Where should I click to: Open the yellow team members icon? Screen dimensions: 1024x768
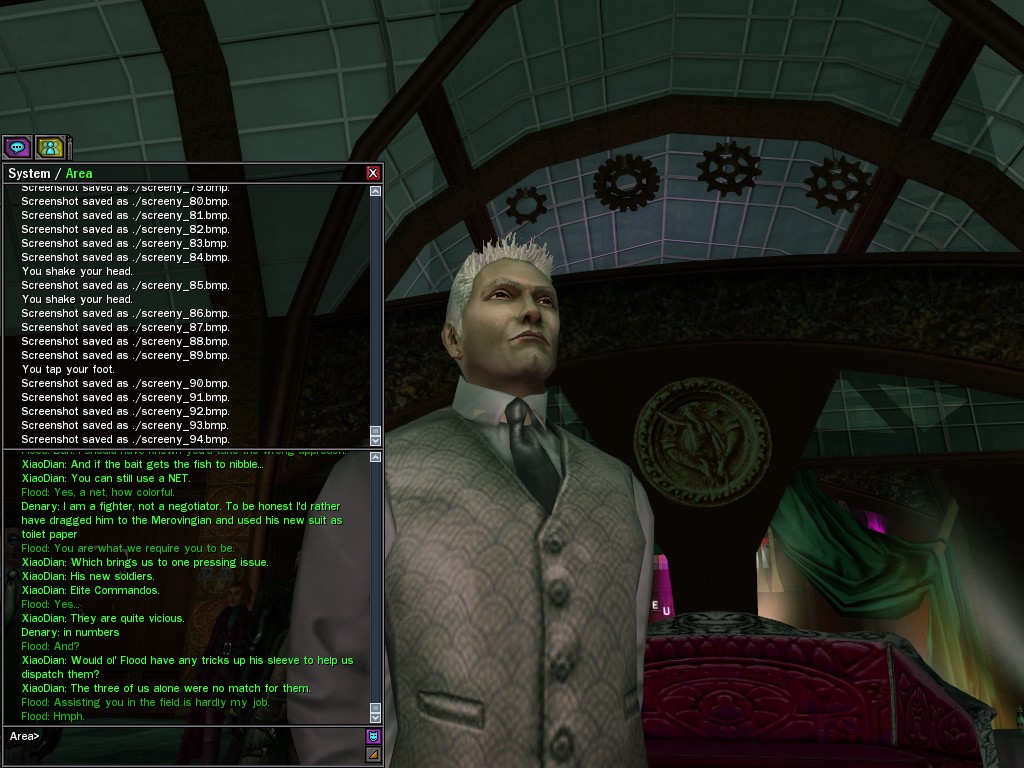pyautogui.click(x=50, y=148)
